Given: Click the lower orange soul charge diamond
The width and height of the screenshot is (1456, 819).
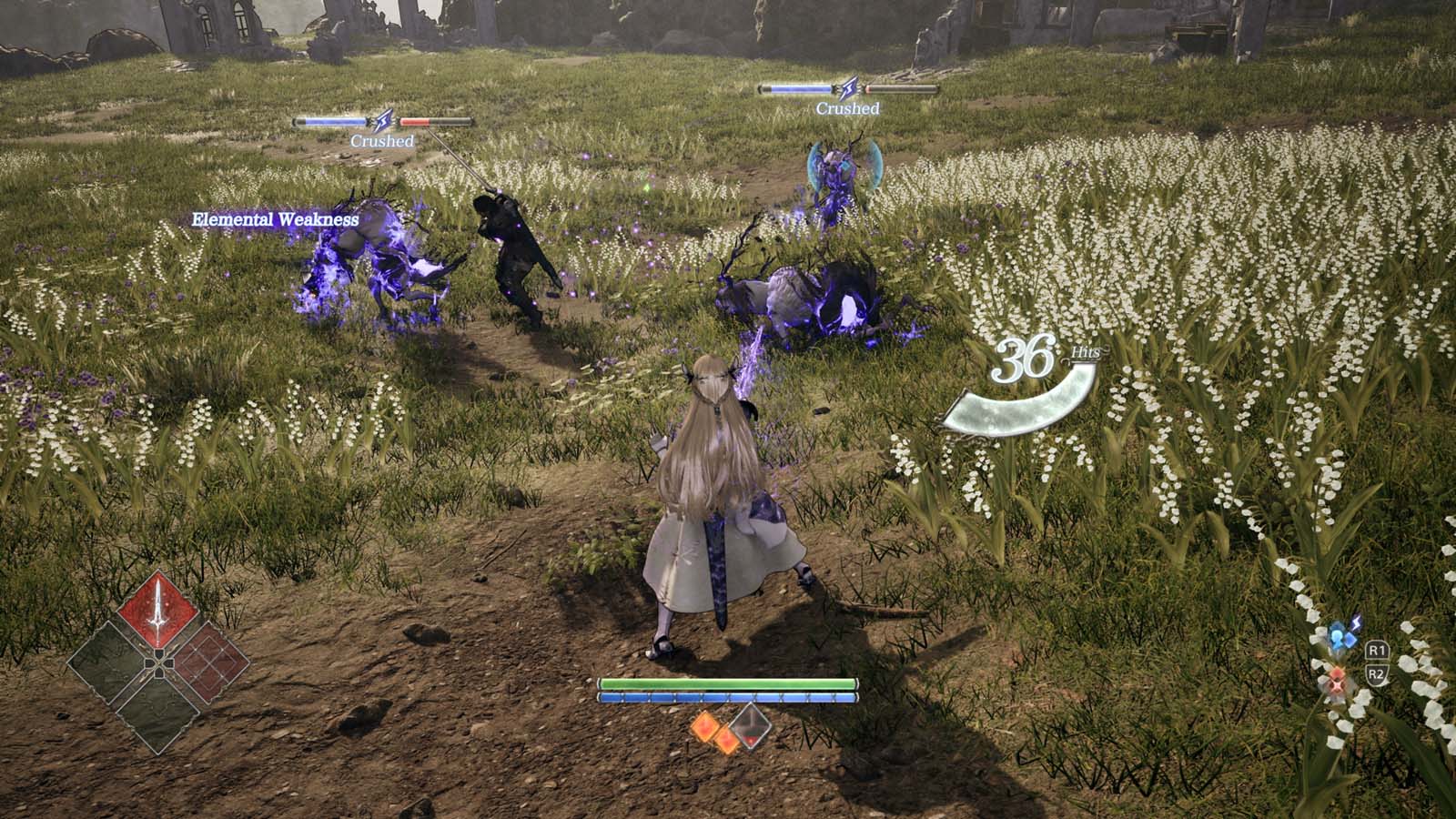Looking at the screenshot, I should (x=727, y=739).
